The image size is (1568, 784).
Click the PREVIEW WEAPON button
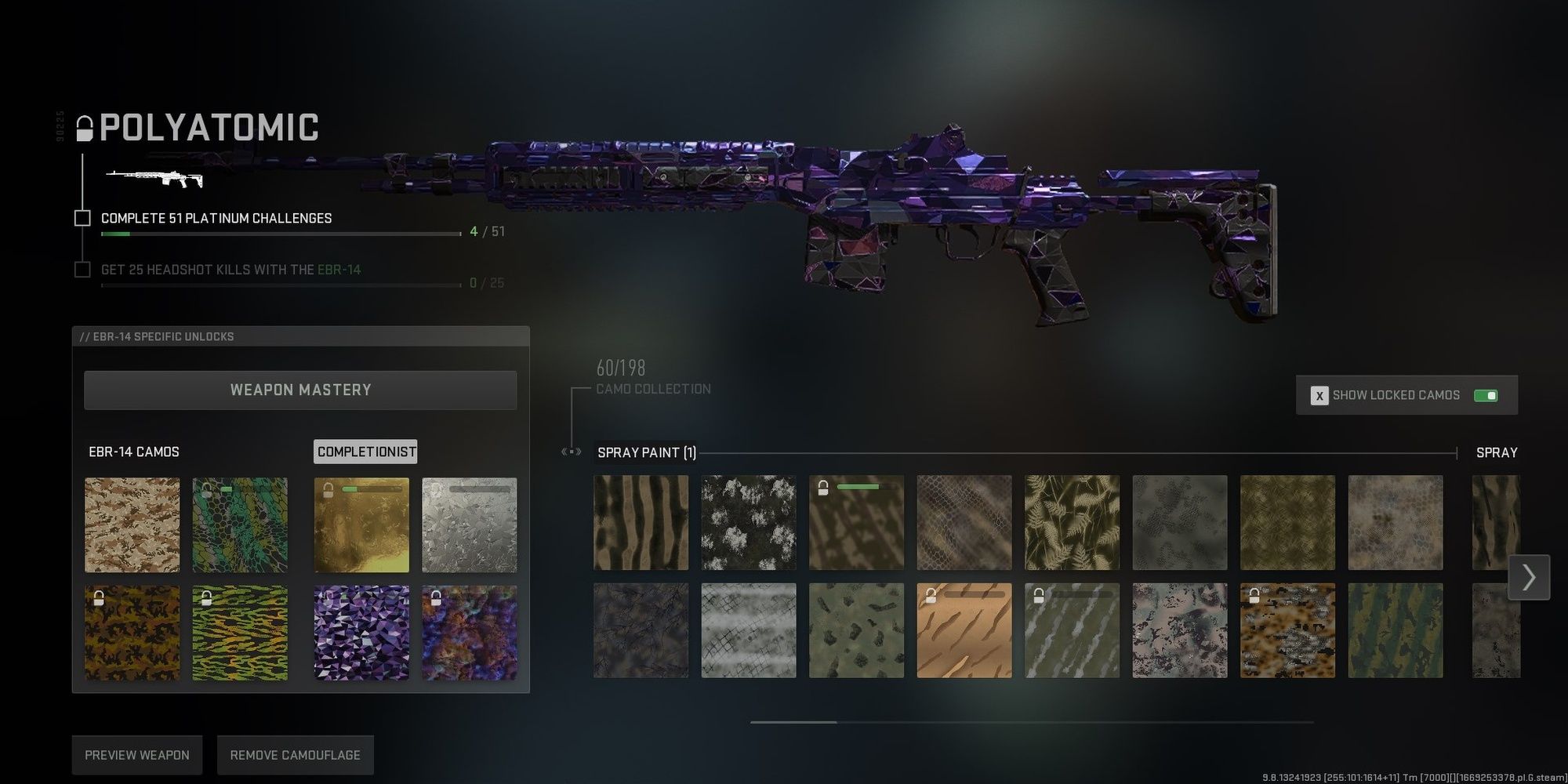coord(136,754)
